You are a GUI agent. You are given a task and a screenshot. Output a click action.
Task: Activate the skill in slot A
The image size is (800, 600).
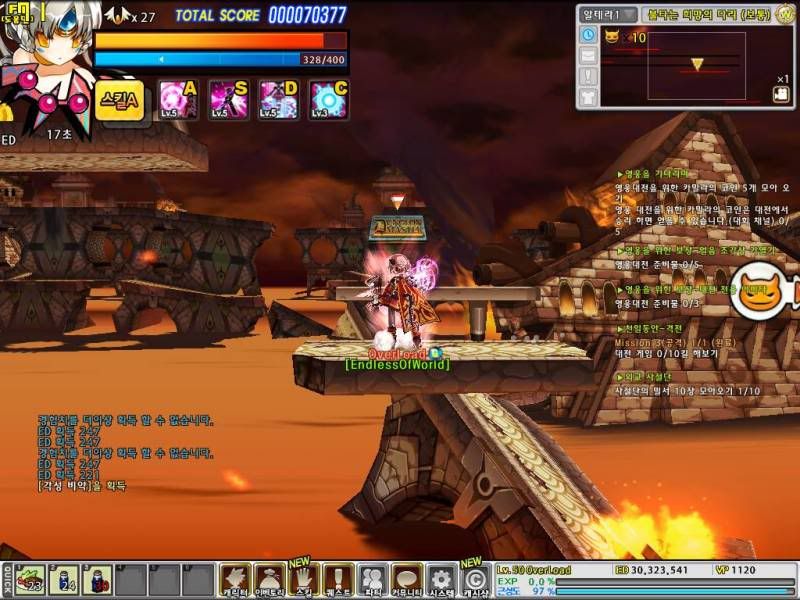point(178,100)
